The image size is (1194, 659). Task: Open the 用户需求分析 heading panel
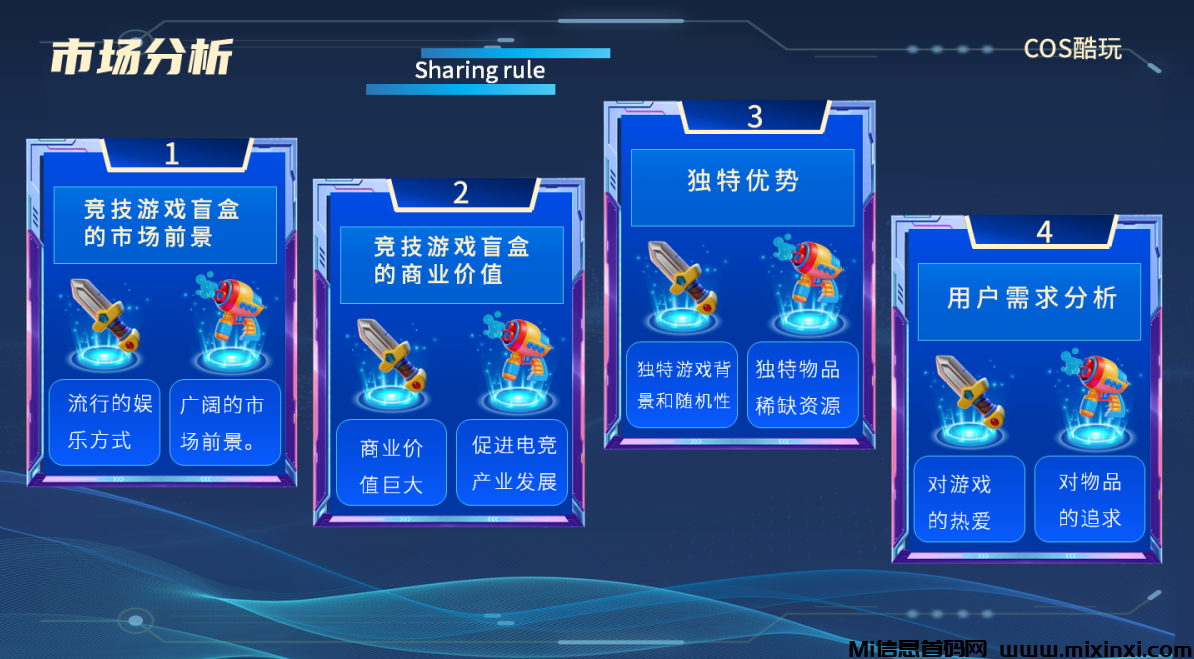(1029, 301)
